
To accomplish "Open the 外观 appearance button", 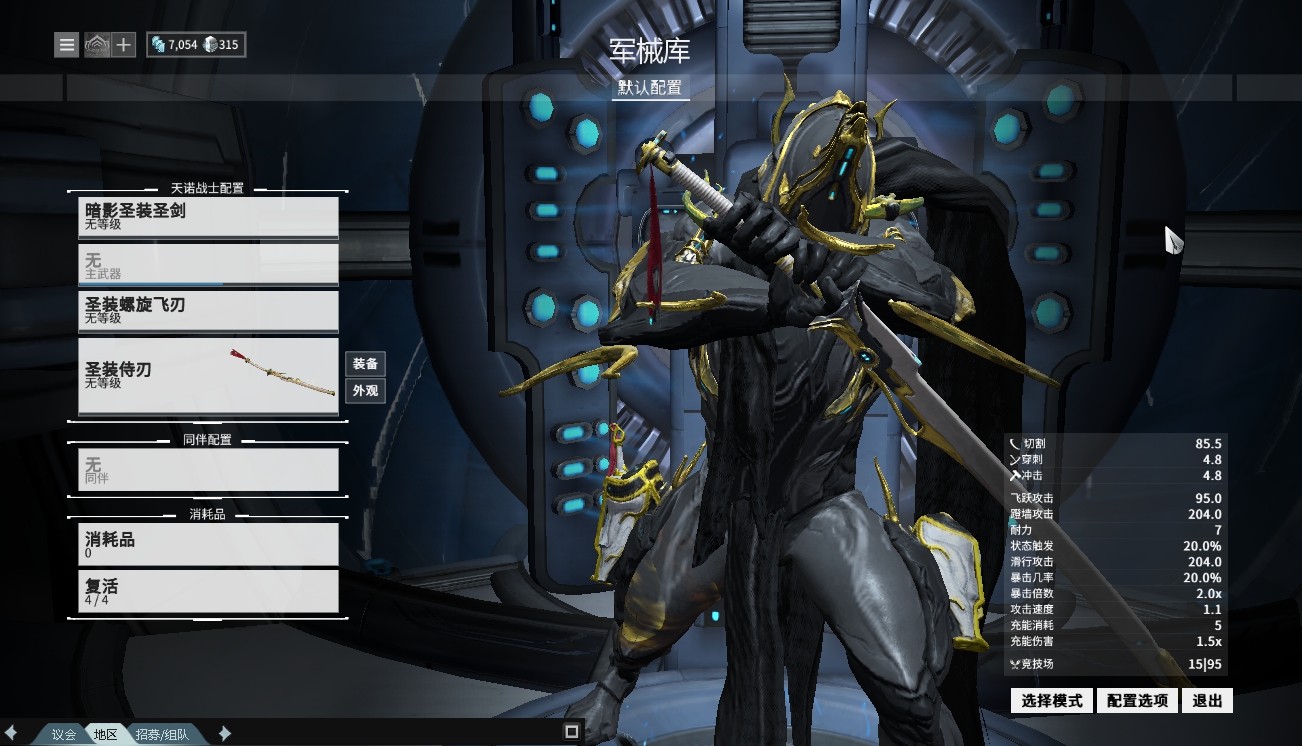I will pyautogui.click(x=365, y=391).
